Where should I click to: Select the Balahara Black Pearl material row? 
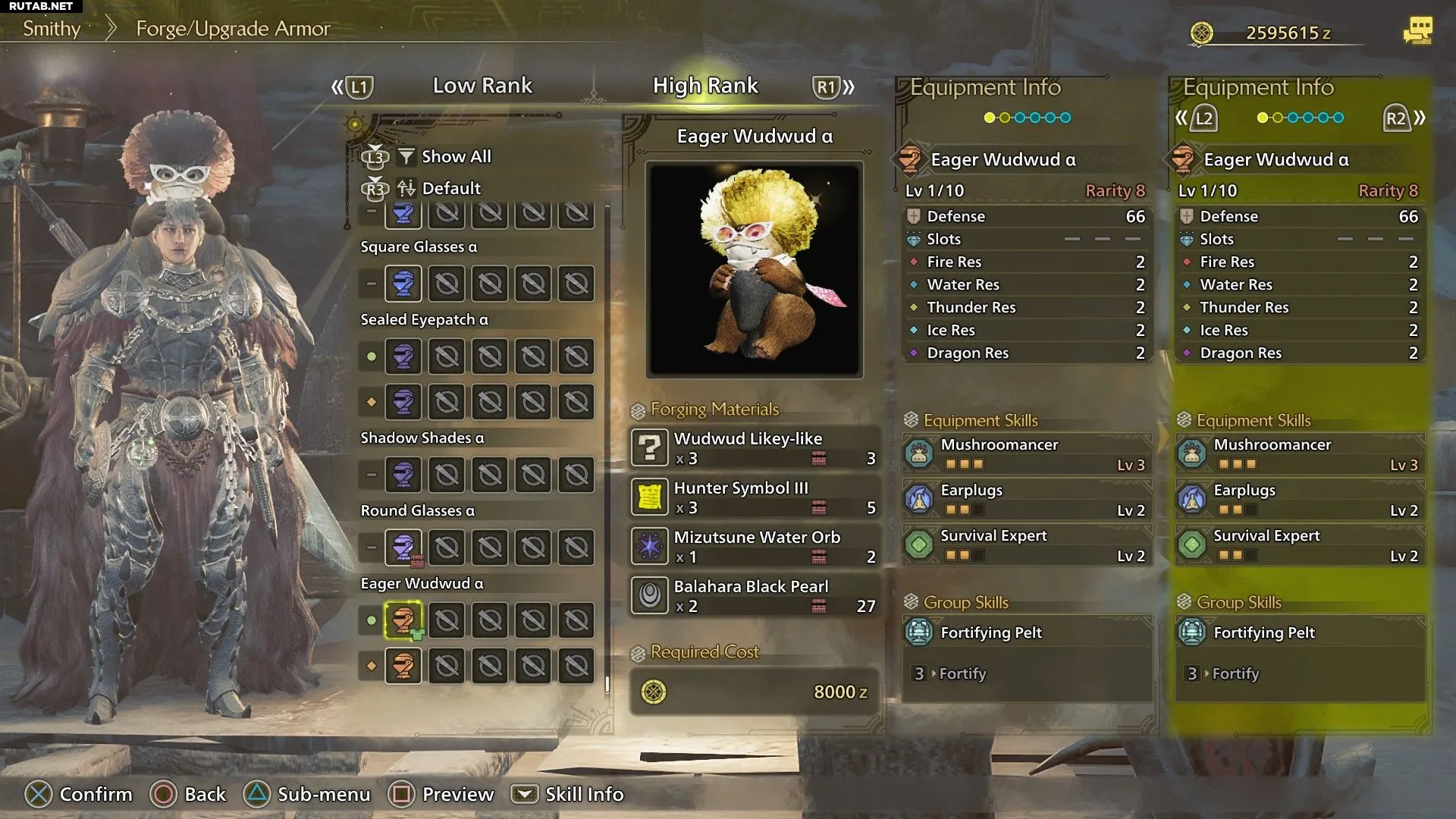[755, 596]
